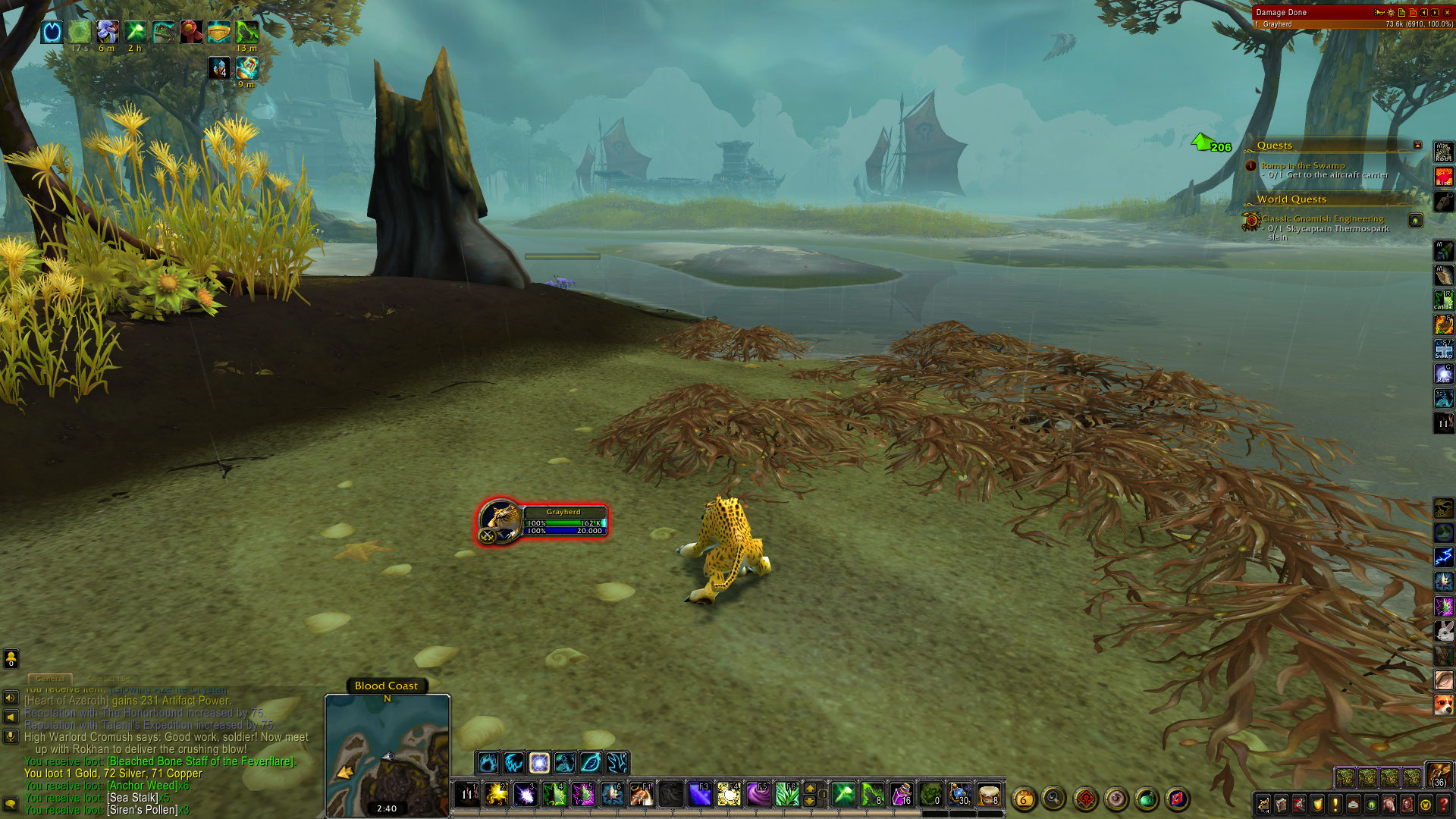Activate the yellow starburst ability in slot 2
The image size is (1456, 819).
pyautogui.click(x=496, y=795)
